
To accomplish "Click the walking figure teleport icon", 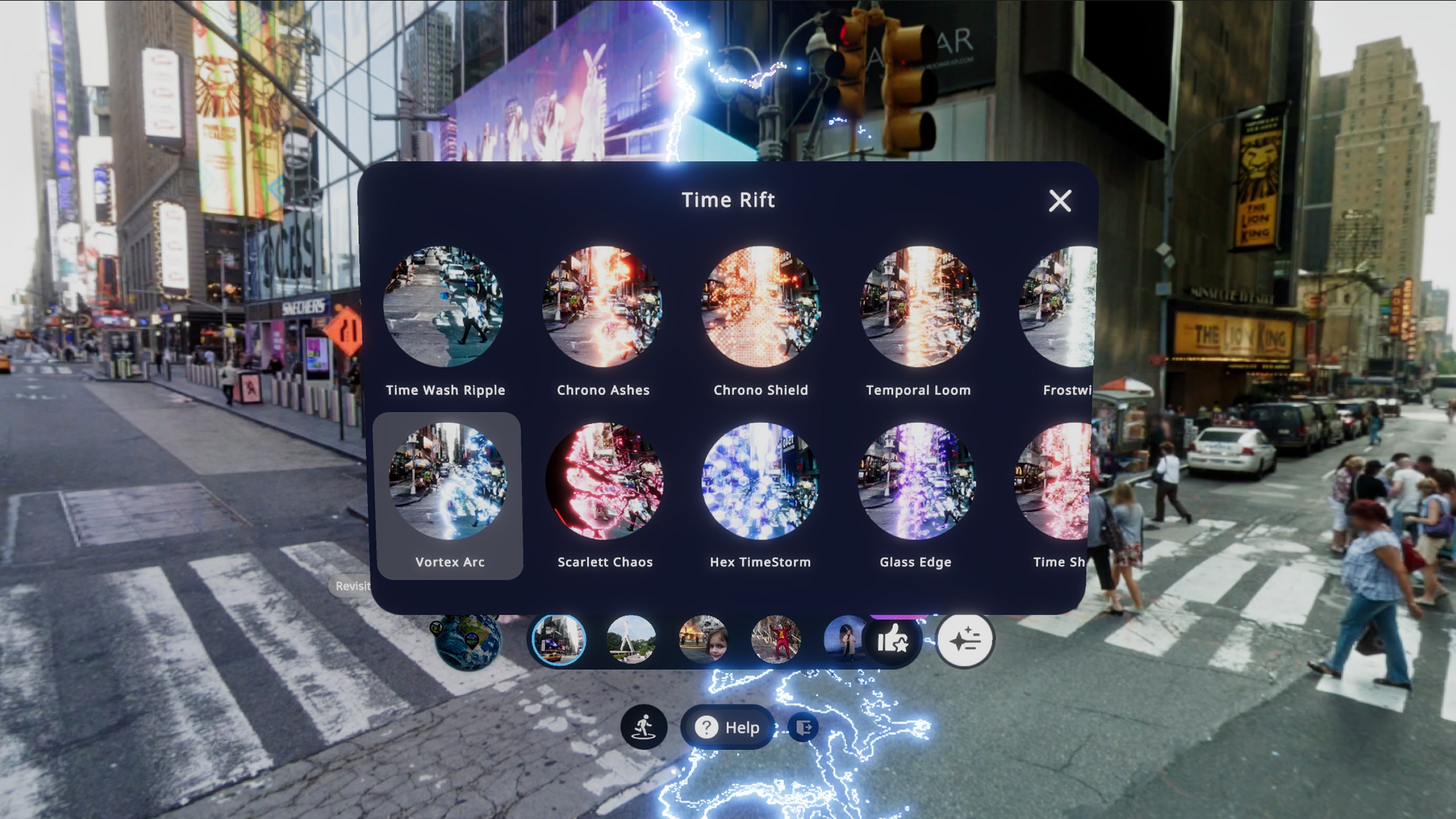I will click(x=644, y=727).
